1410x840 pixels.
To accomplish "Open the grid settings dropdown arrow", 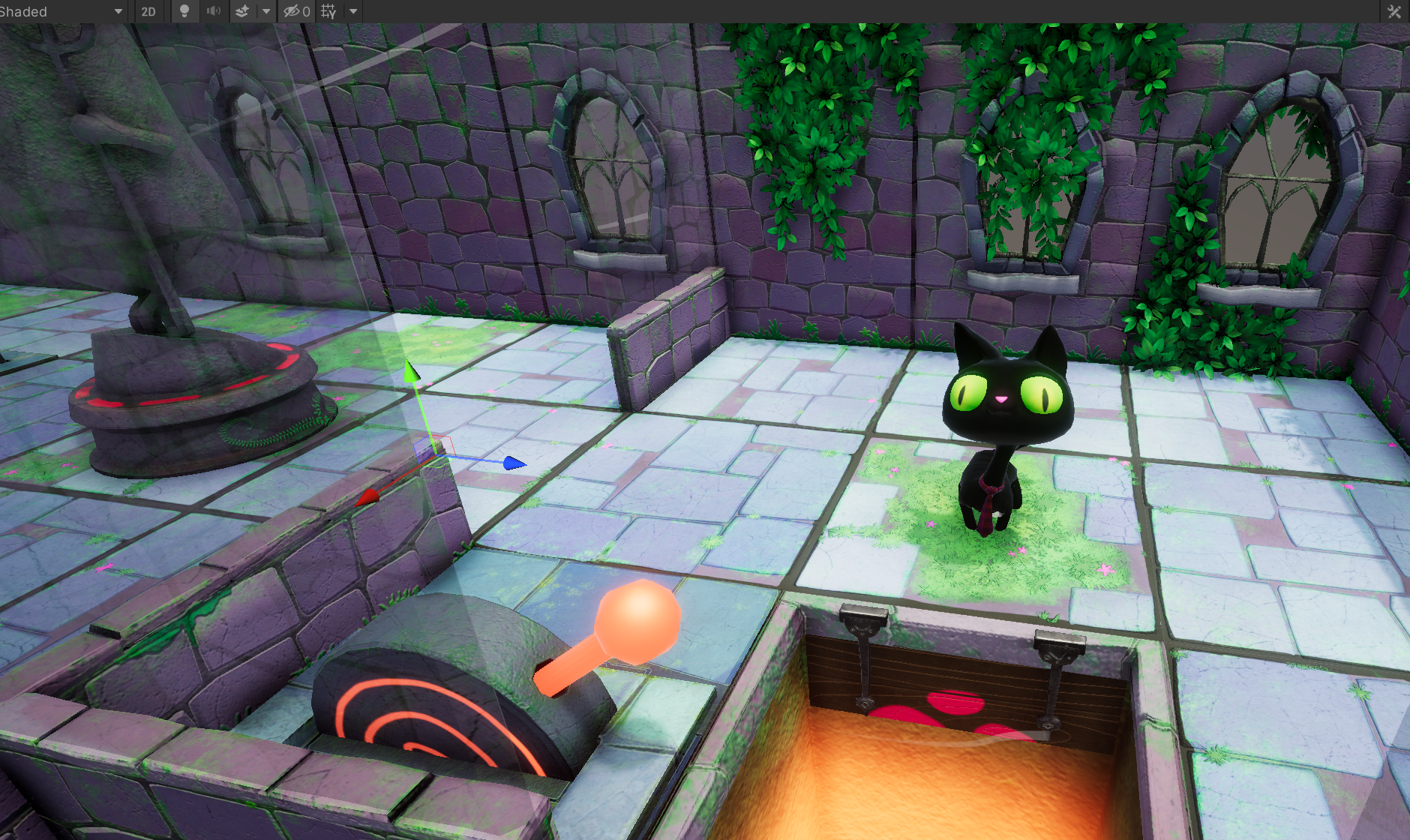I will point(353,11).
